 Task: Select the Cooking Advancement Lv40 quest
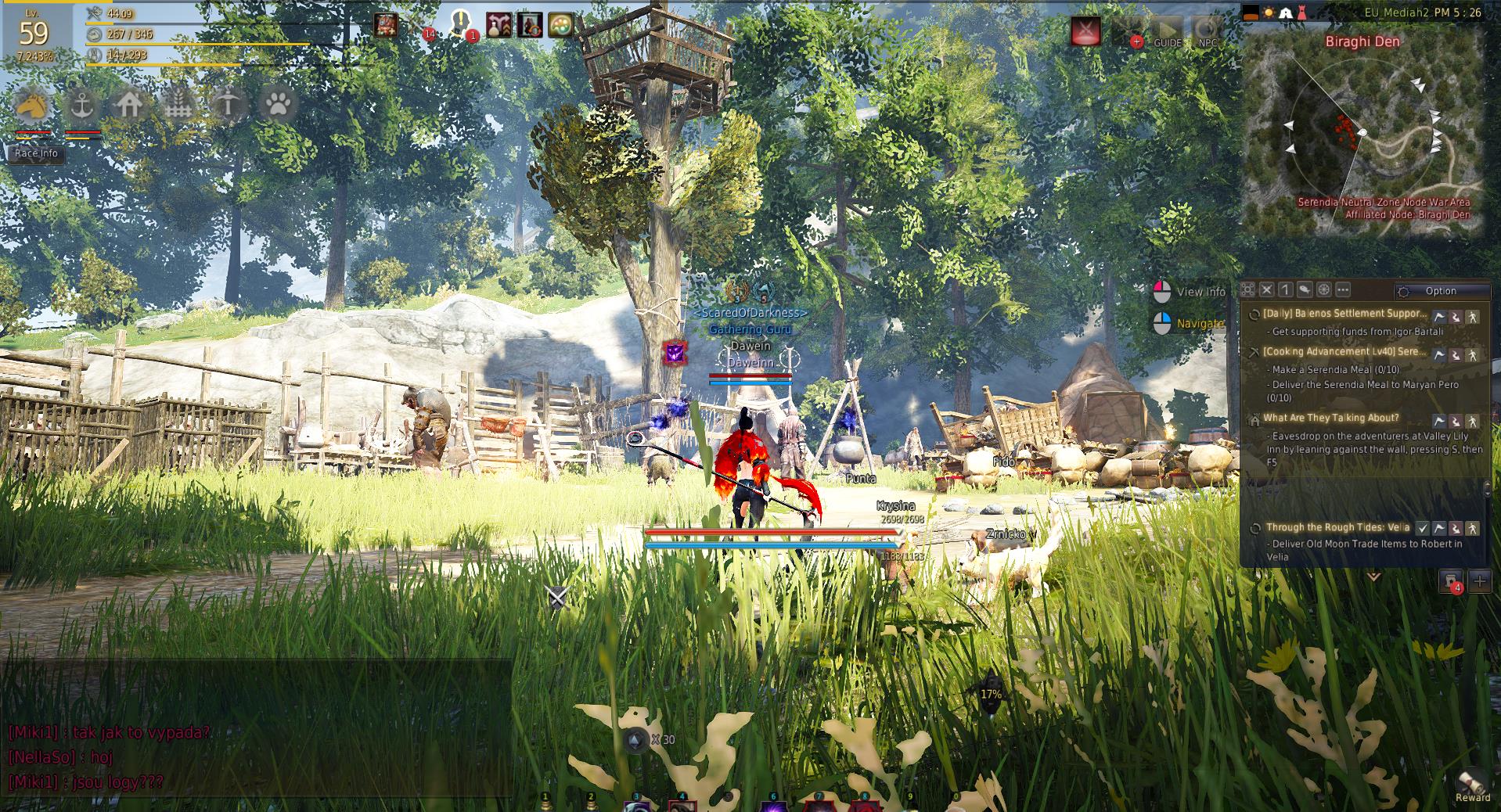click(1344, 352)
